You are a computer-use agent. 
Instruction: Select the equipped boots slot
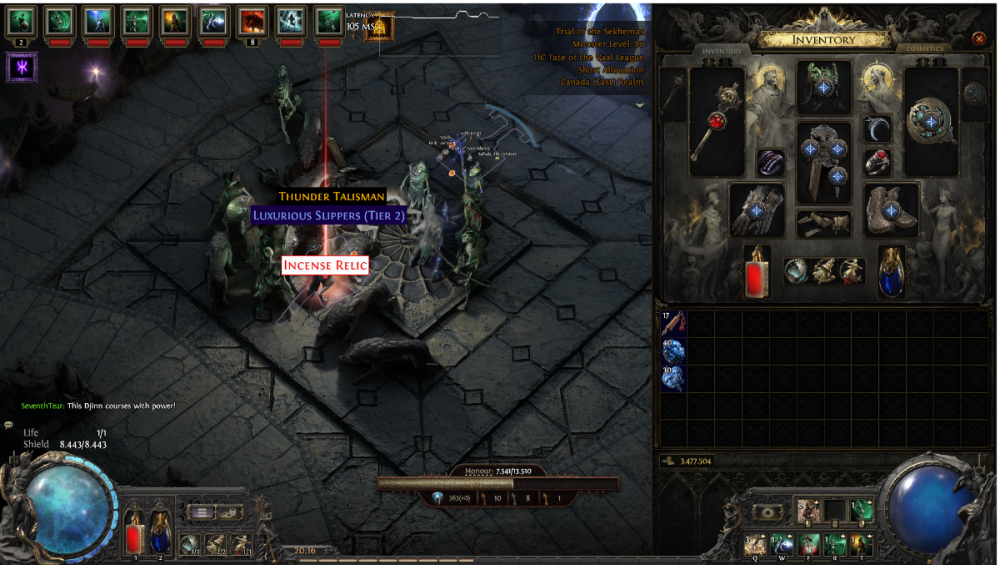click(891, 210)
